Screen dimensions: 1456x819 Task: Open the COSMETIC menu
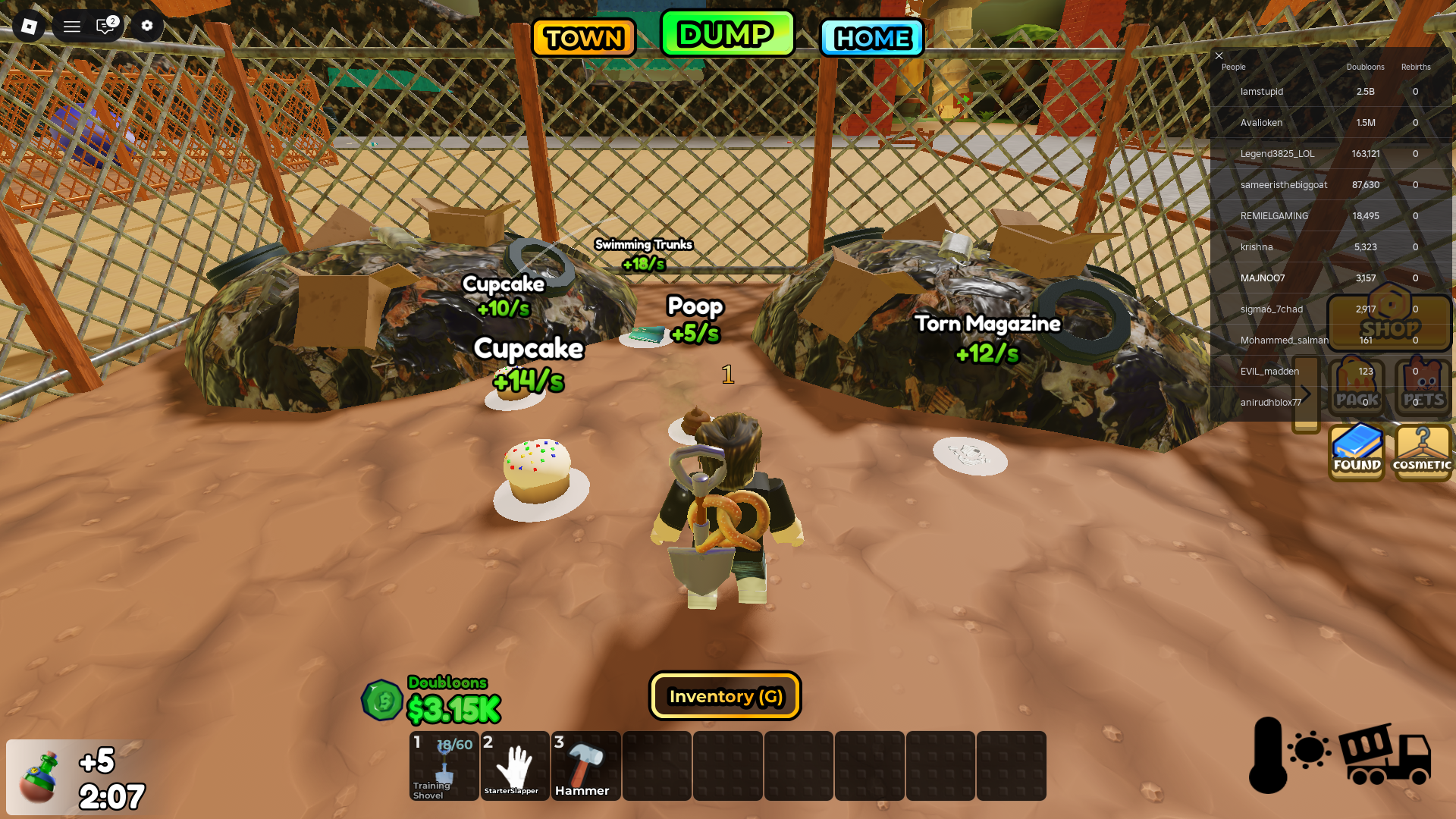(x=1423, y=452)
